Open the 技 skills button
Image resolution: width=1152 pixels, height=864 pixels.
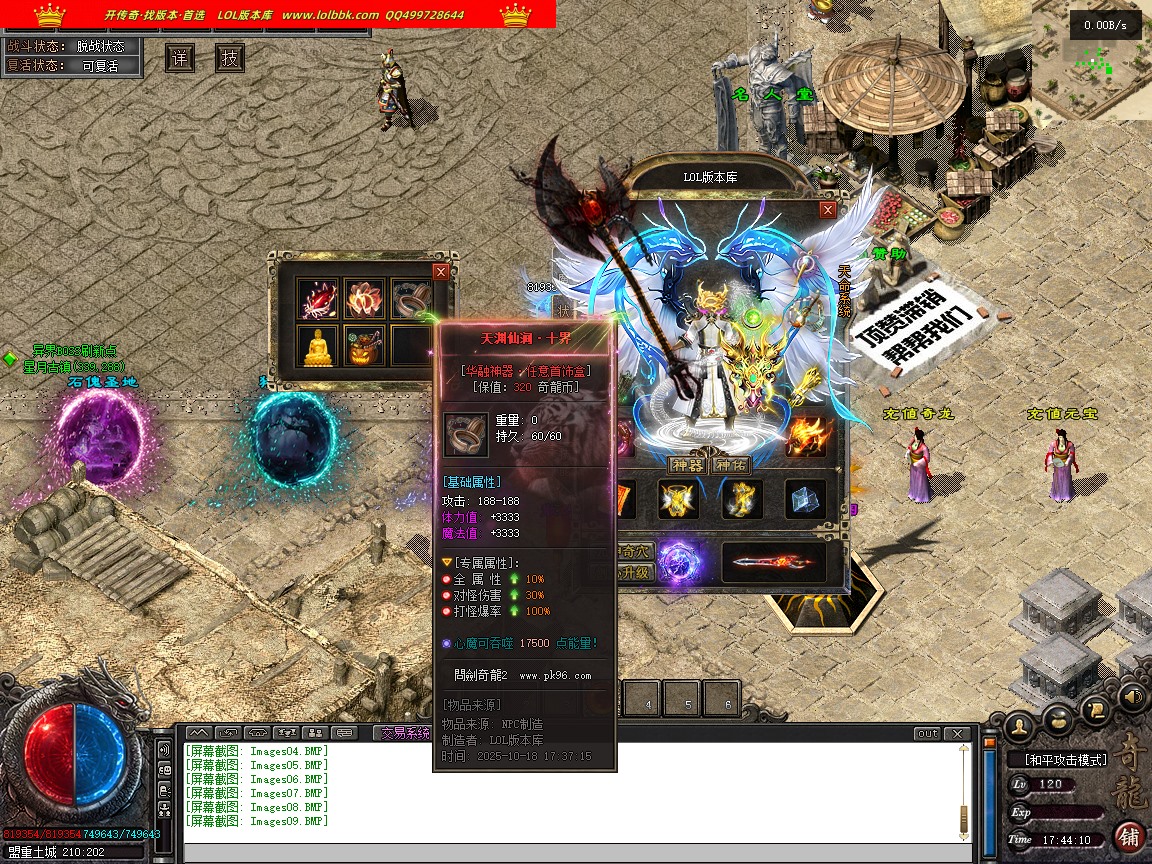(x=229, y=58)
